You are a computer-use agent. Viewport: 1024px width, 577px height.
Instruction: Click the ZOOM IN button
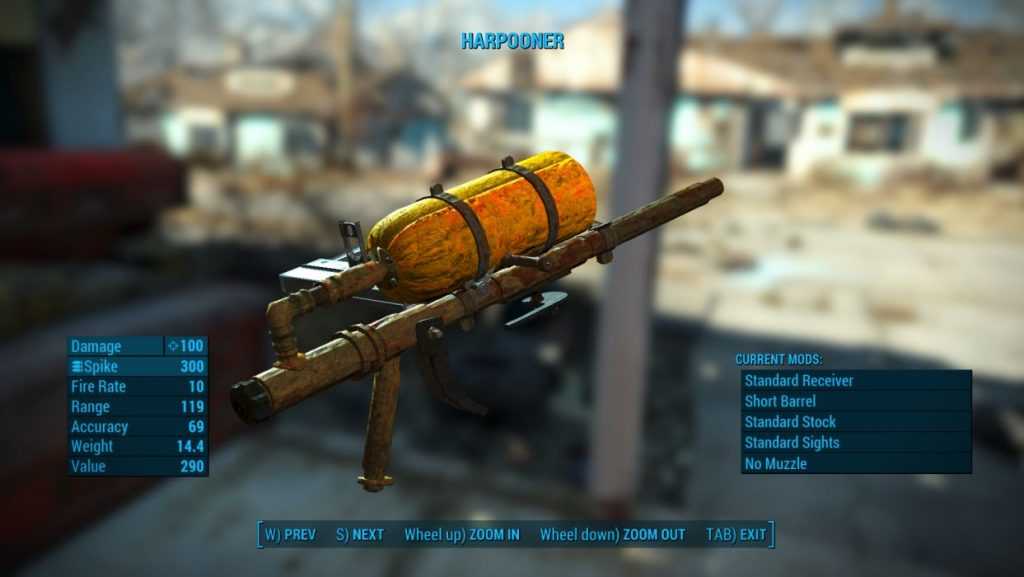click(x=462, y=535)
